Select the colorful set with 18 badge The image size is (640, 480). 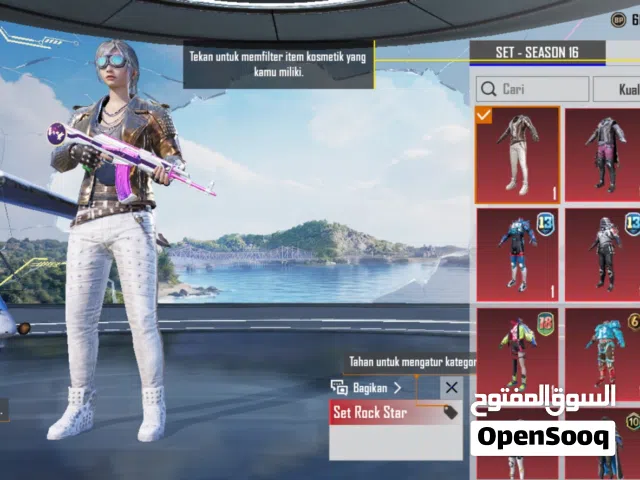[x=517, y=350]
